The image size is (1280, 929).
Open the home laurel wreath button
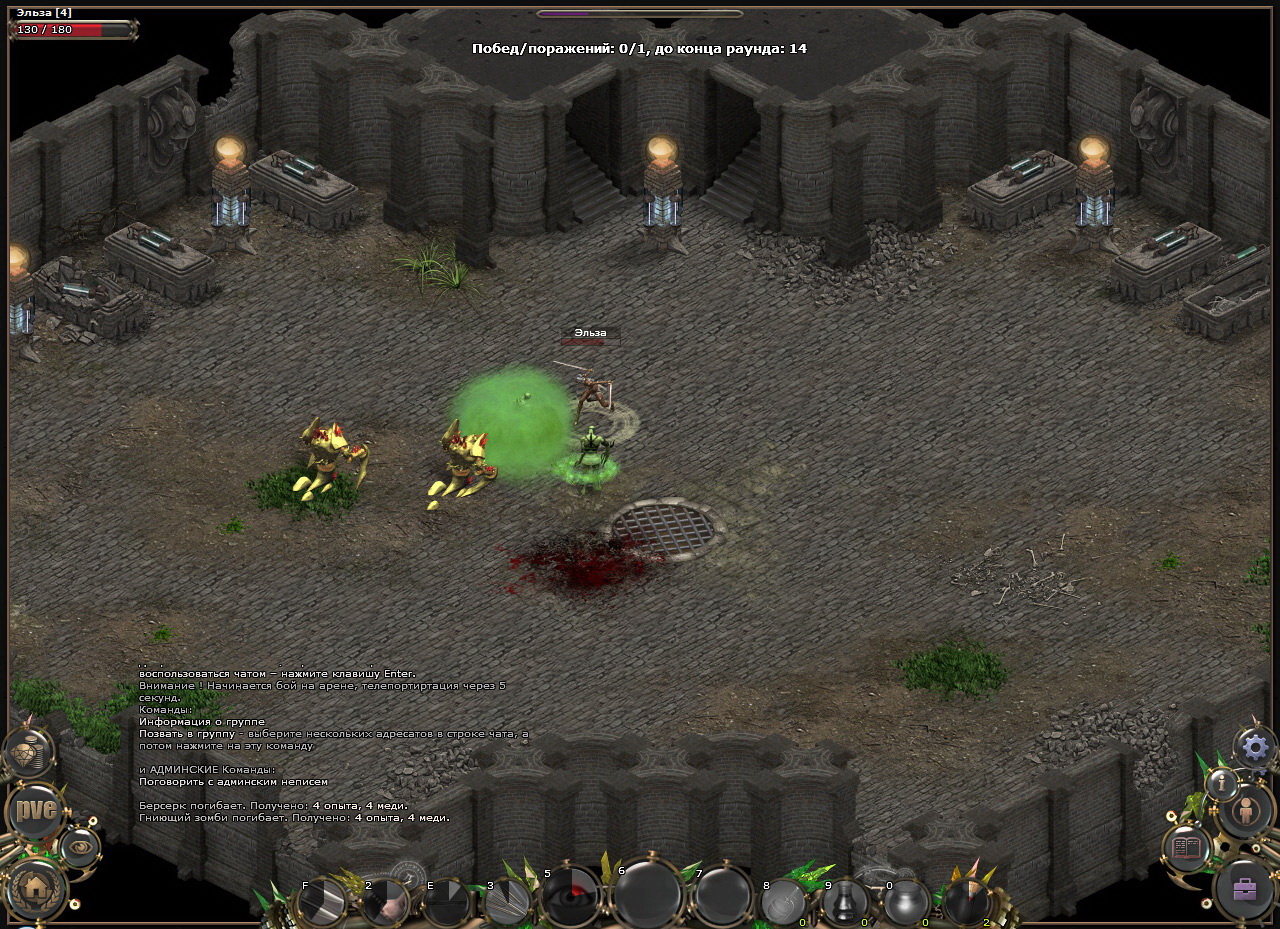37,886
